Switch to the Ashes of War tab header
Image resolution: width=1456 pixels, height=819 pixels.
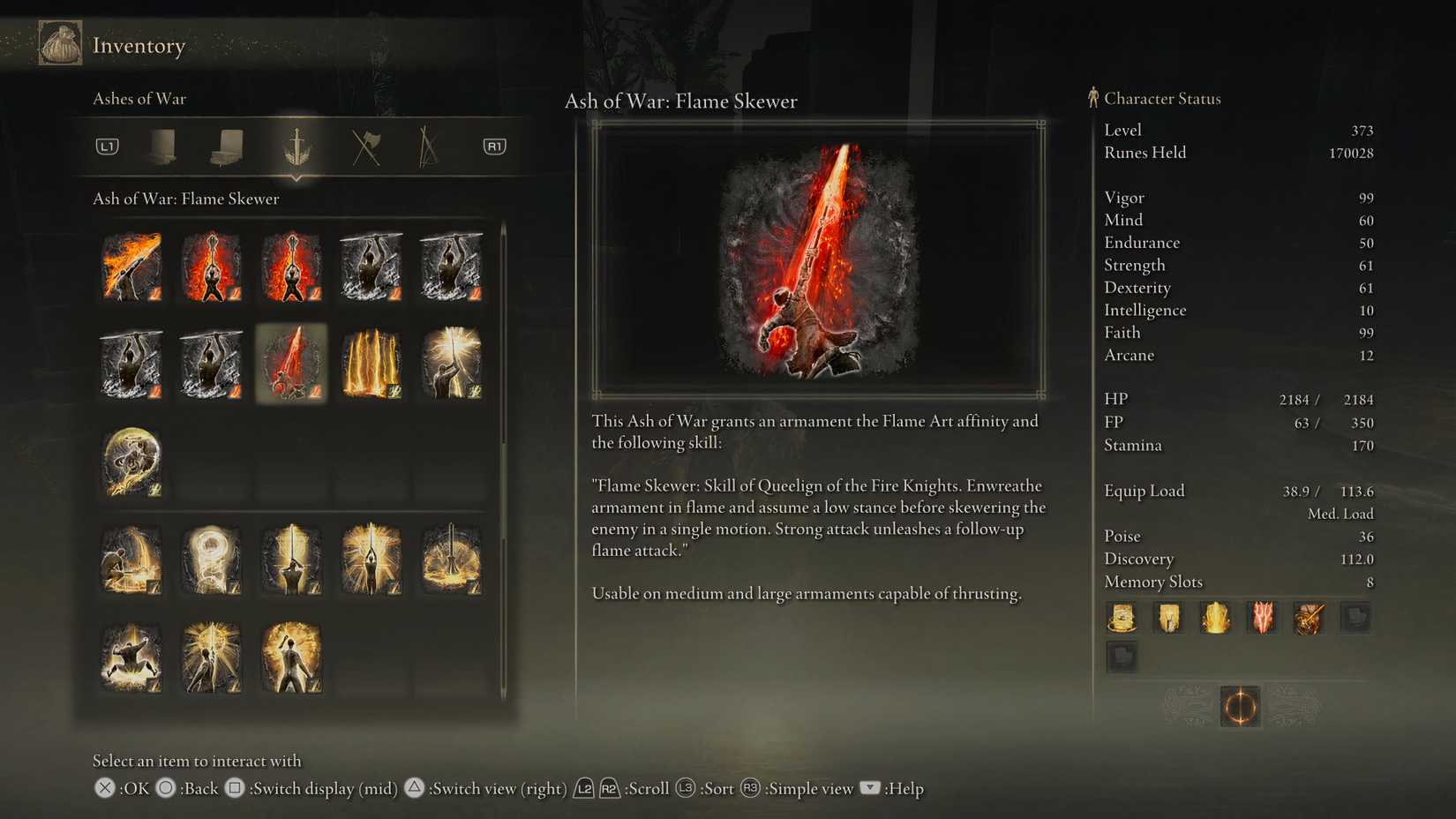139,99
